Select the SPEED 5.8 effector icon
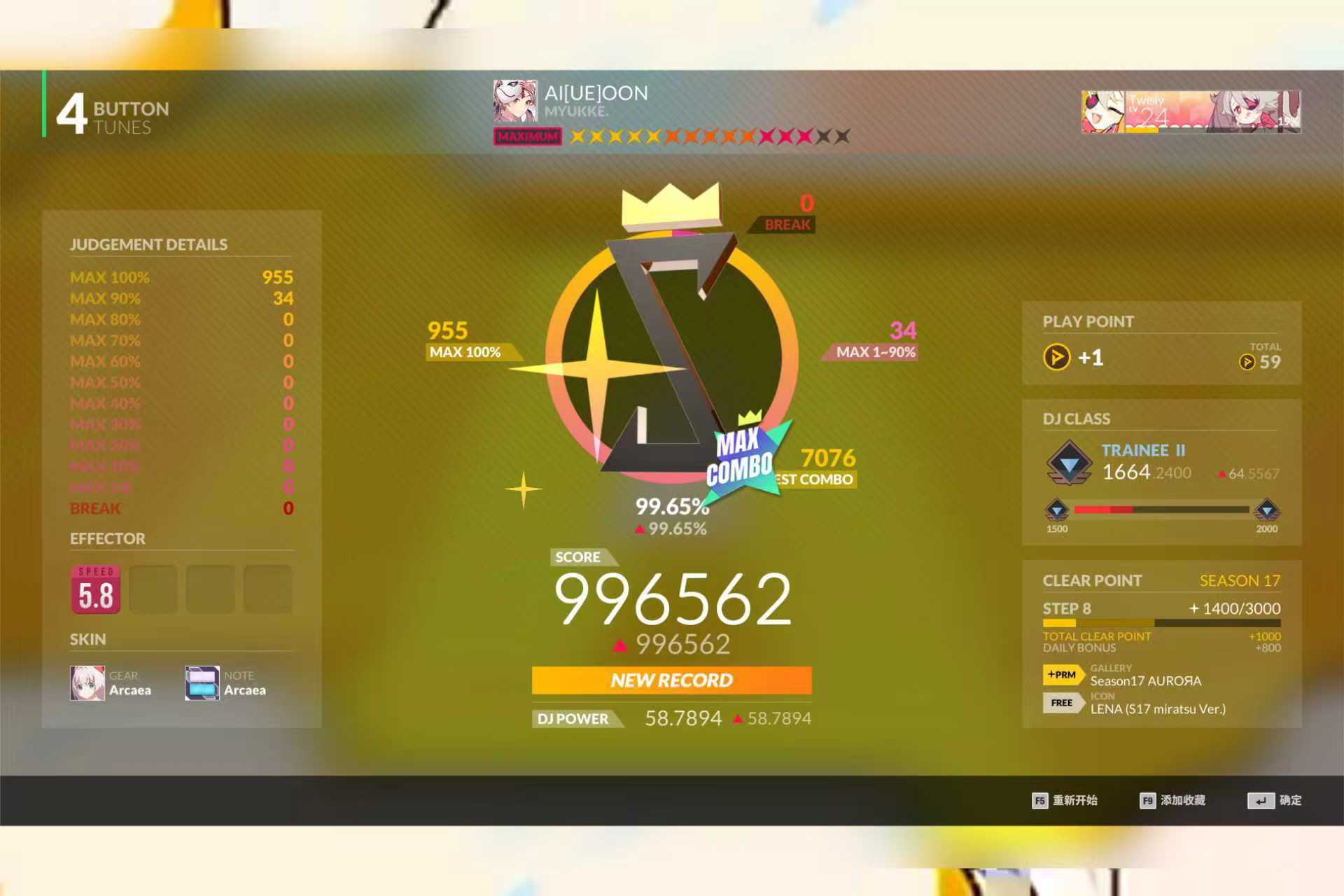This screenshot has width=1344, height=896. (95, 588)
